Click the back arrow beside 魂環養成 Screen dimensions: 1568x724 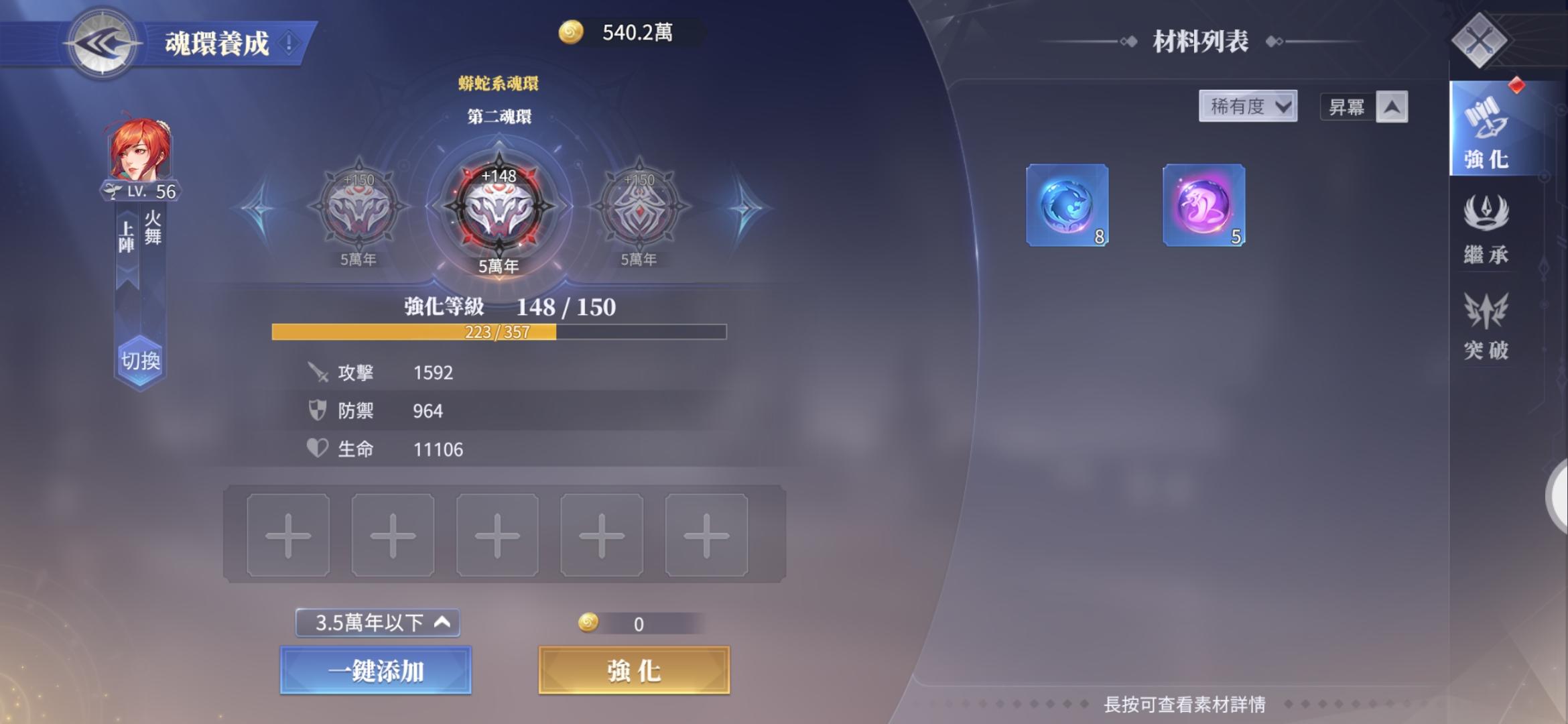click(101, 44)
